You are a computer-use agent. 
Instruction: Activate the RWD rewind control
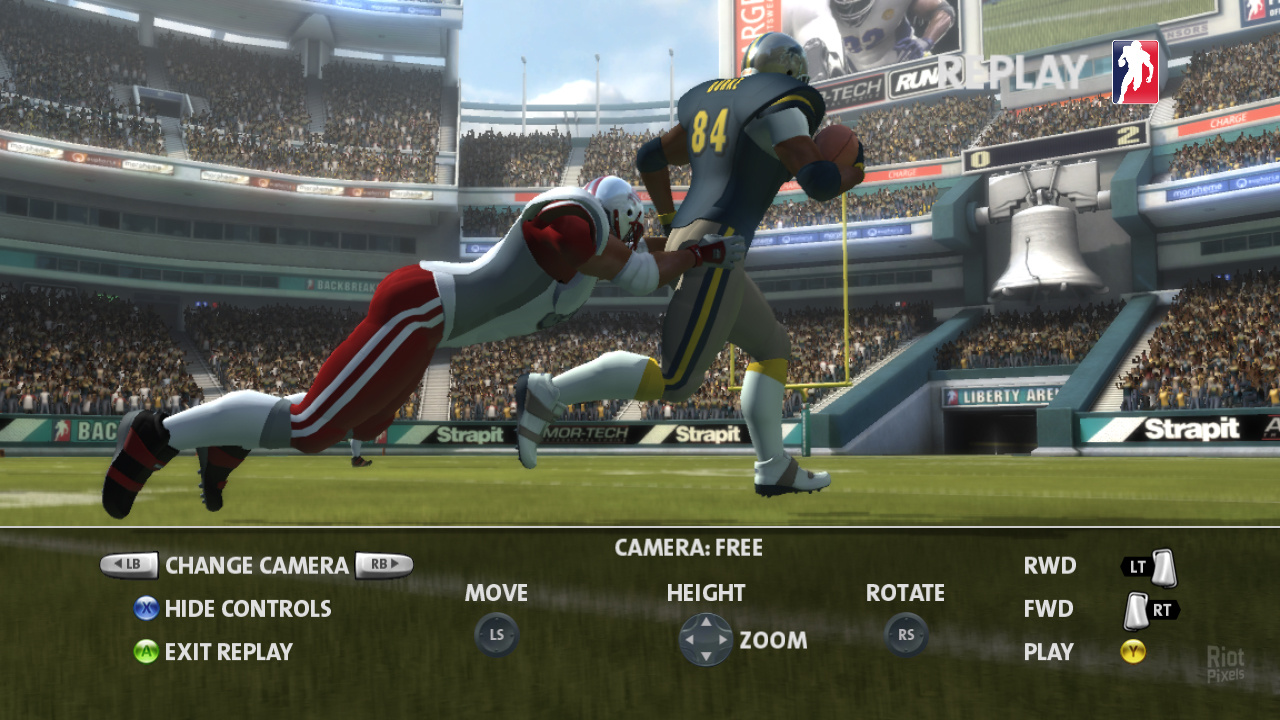click(x=1050, y=566)
